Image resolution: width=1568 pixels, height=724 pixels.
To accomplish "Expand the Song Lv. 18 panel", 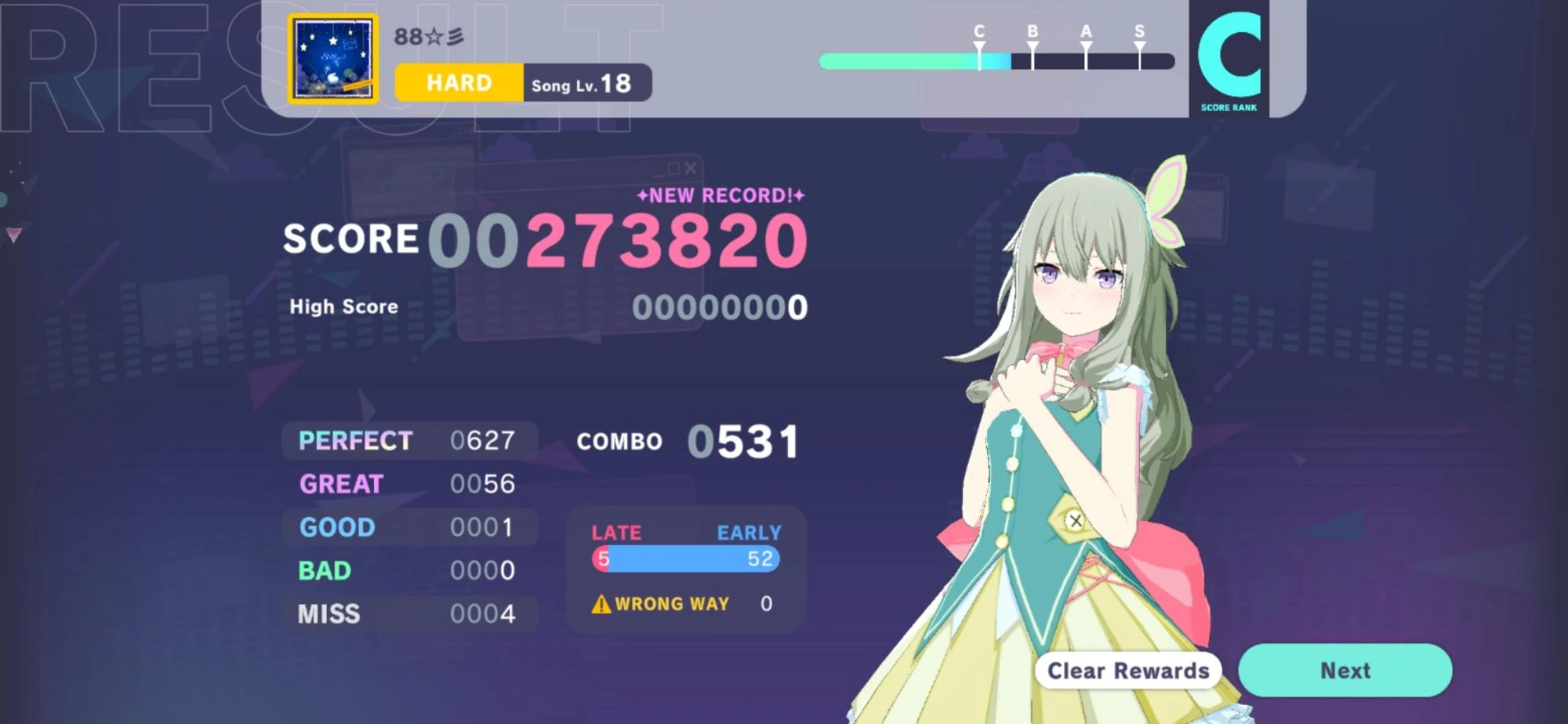I will click(x=586, y=84).
